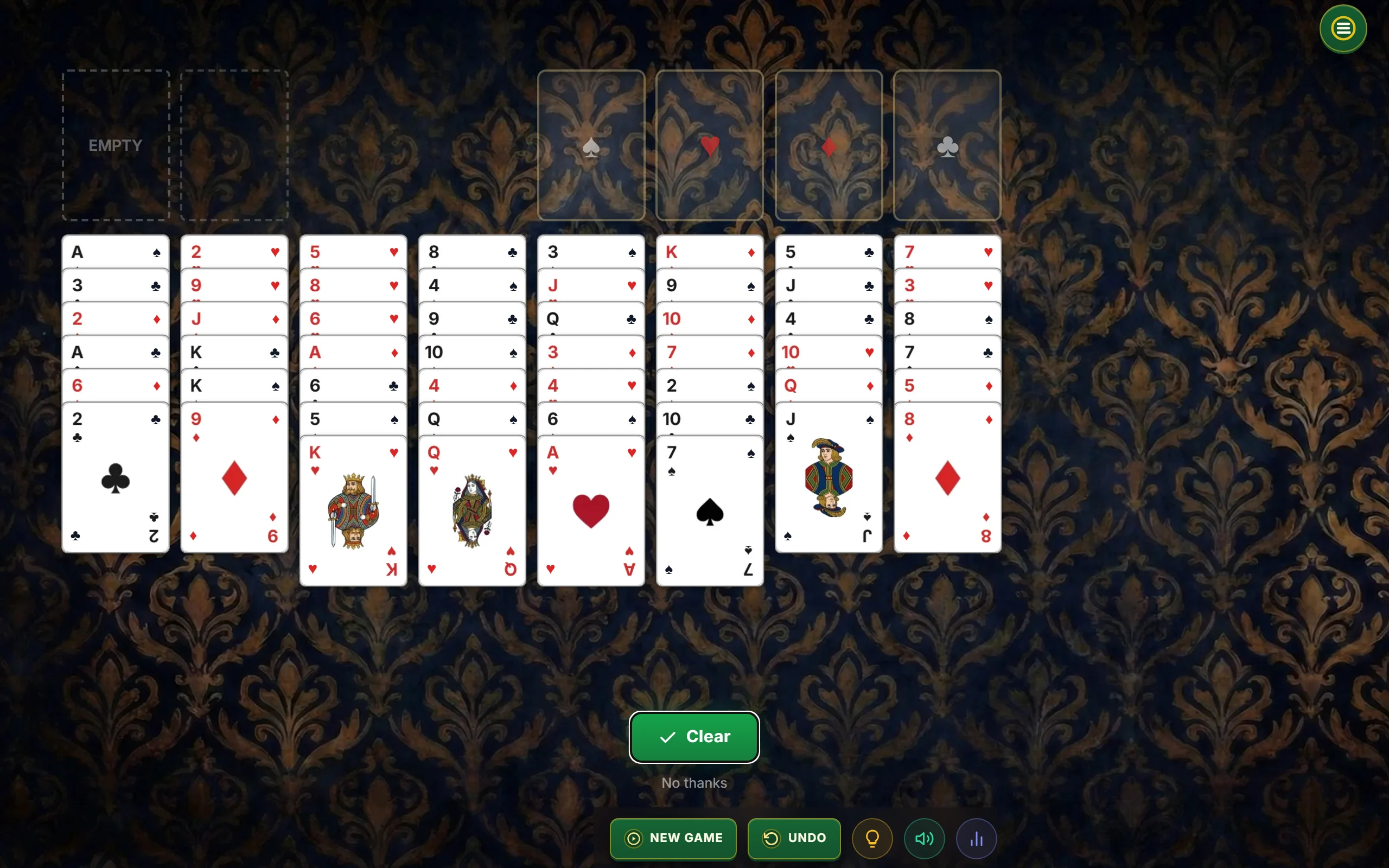Click the hint lightbulb icon
Image resolution: width=1389 pixels, height=868 pixels.
pos(871,838)
